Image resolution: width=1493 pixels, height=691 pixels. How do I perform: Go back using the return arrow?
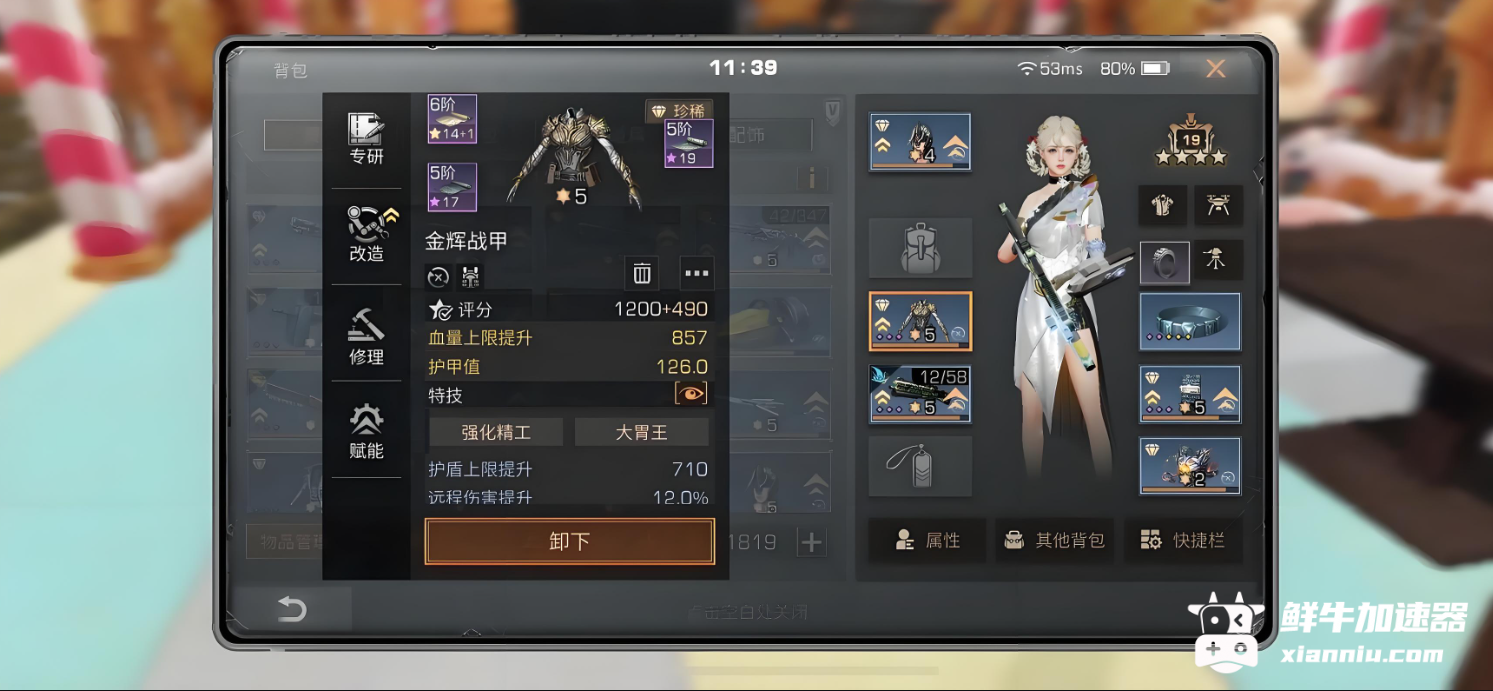click(x=292, y=609)
